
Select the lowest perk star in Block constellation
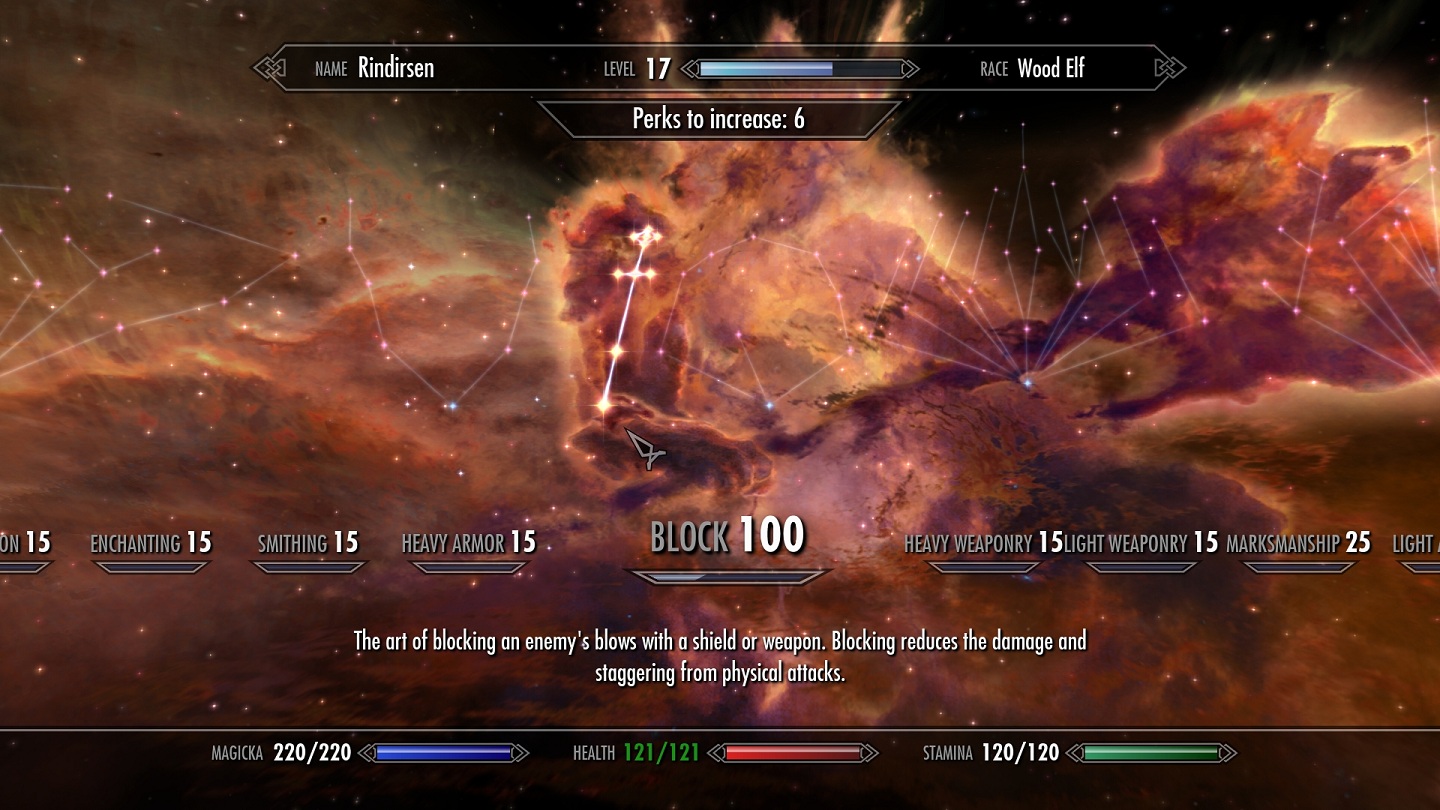(x=604, y=404)
